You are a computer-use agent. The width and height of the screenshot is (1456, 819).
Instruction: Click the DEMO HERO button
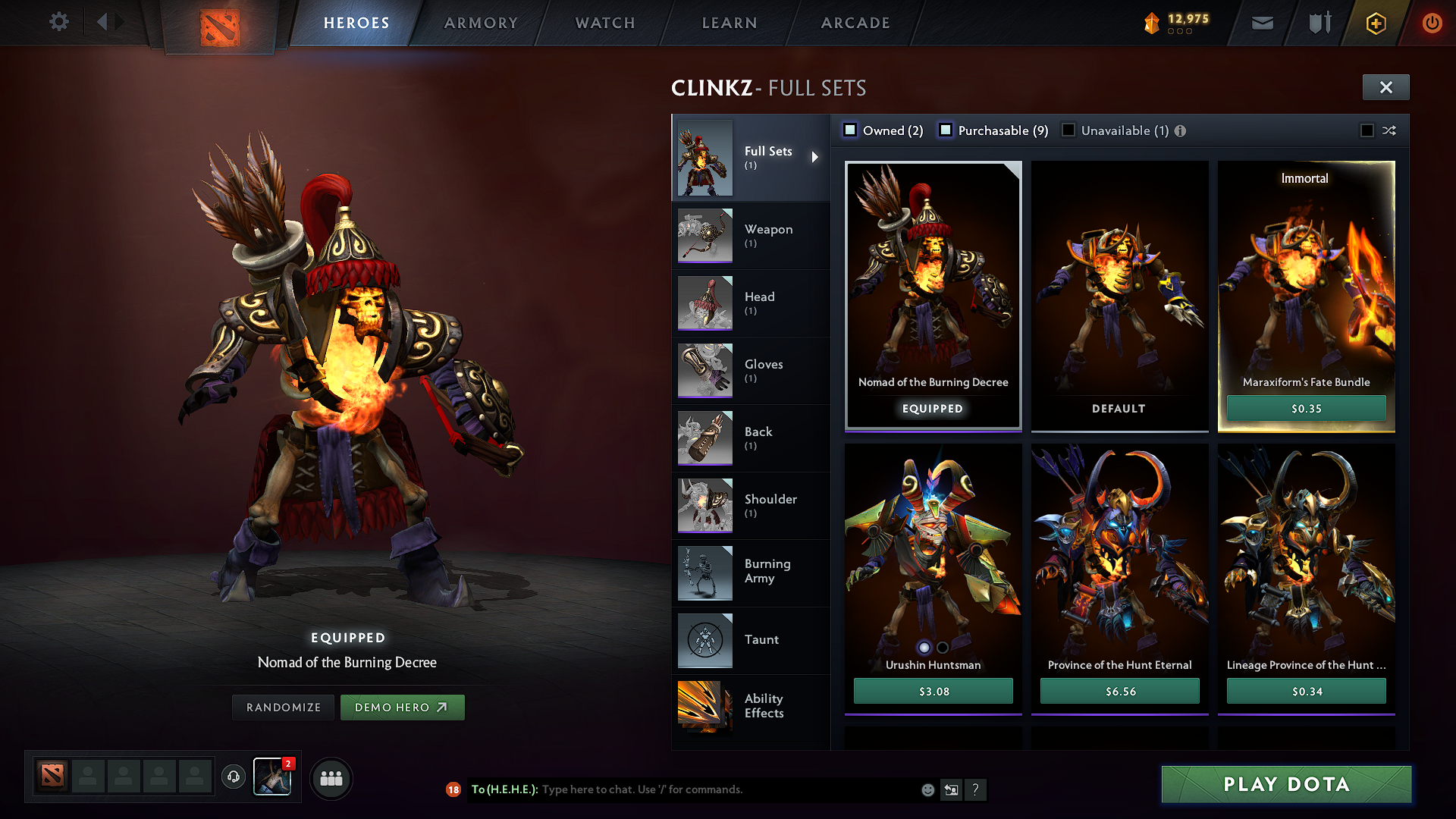(x=403, y=707)
